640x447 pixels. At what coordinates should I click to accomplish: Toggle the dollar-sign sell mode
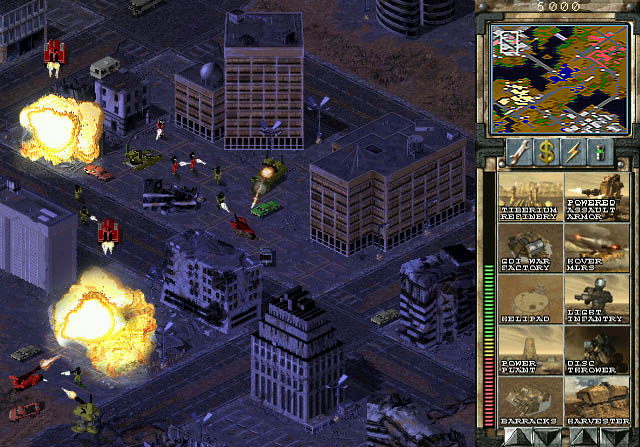pyautogui.click(x=546, y=152)
